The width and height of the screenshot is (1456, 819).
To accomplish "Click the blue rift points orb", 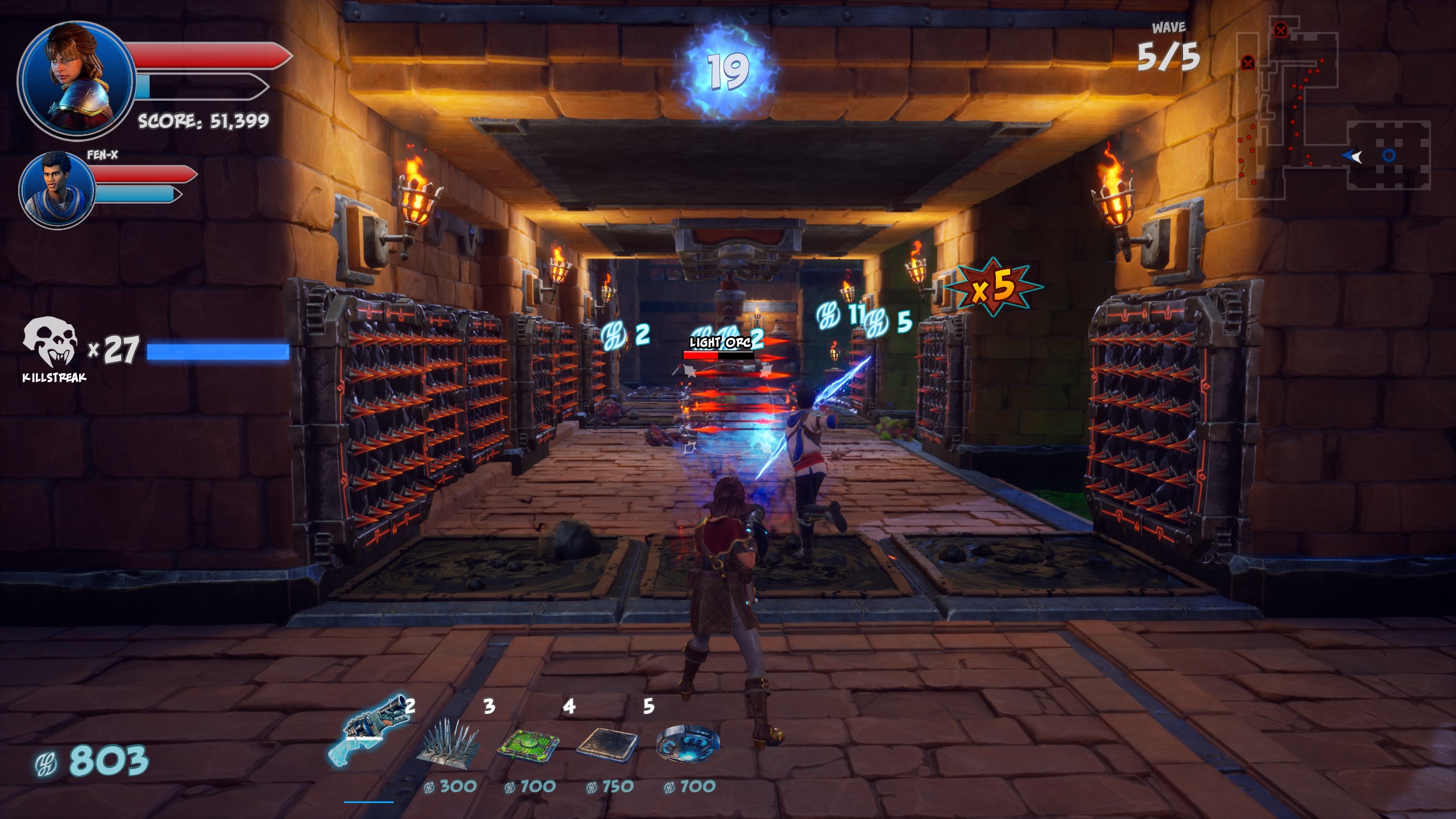I will click(729, 72).
